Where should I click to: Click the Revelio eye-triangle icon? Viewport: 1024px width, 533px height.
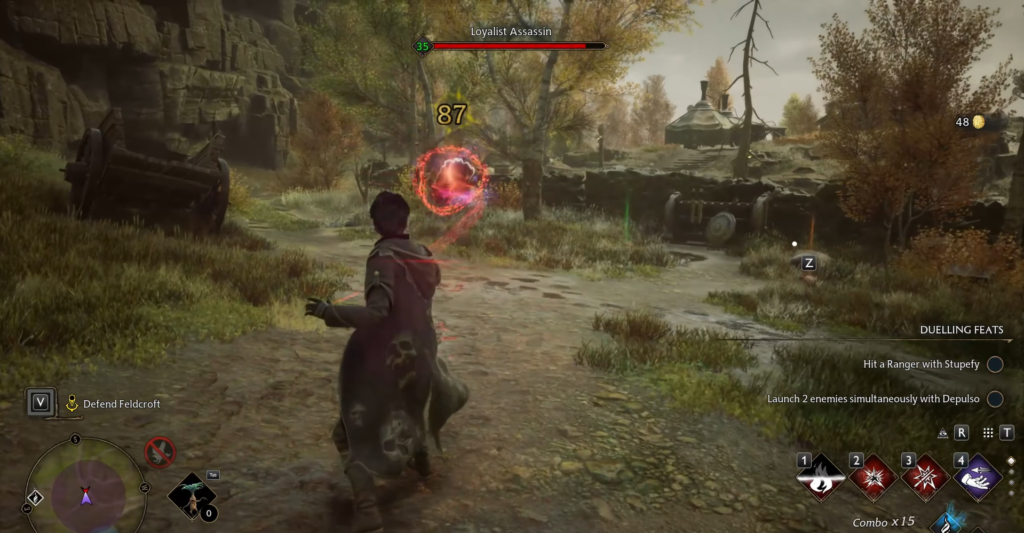[x=943, y=433]
